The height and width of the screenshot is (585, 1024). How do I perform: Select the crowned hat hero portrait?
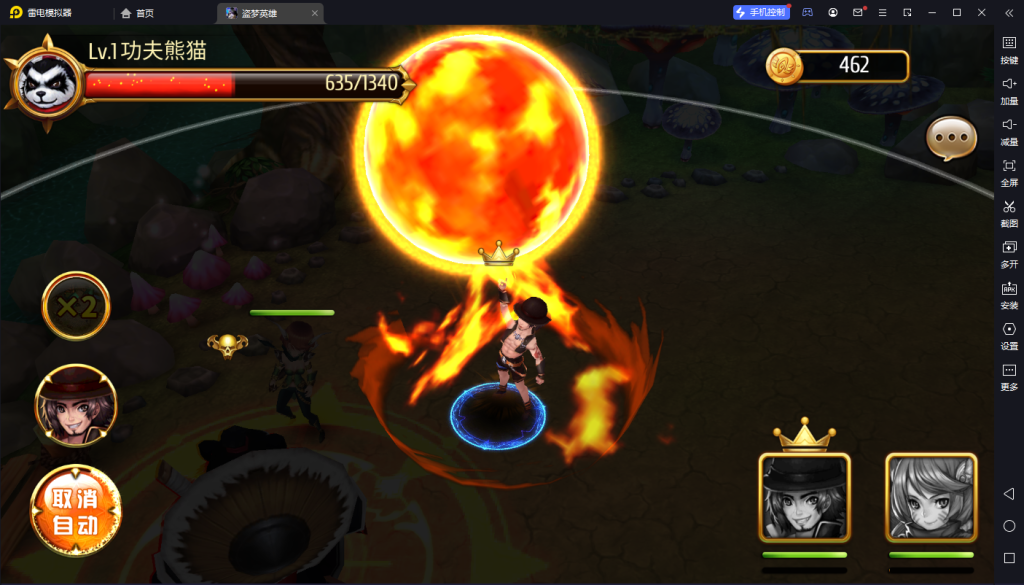pos(804,497)
